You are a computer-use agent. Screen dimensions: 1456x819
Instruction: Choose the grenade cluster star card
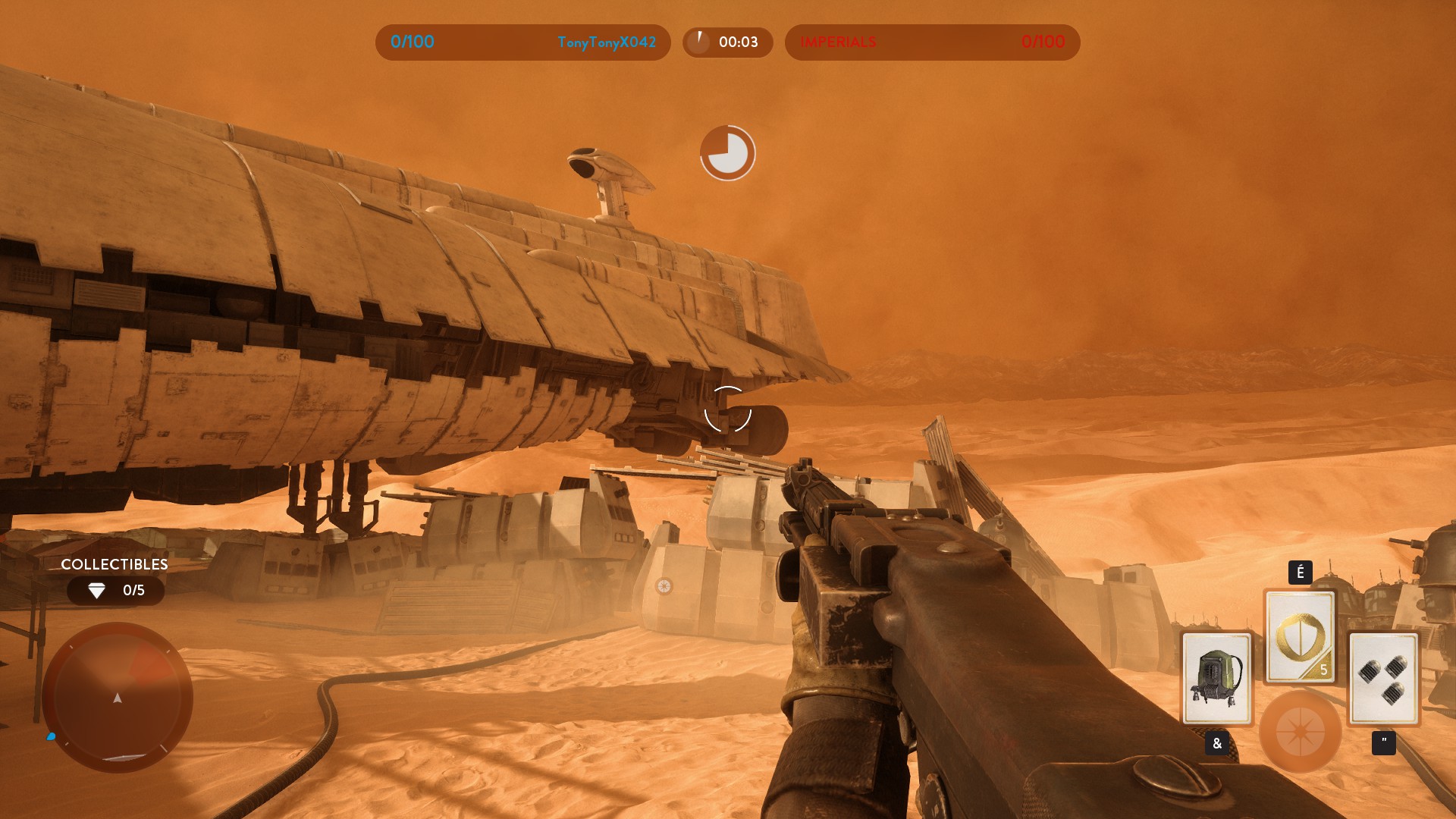1383,678
